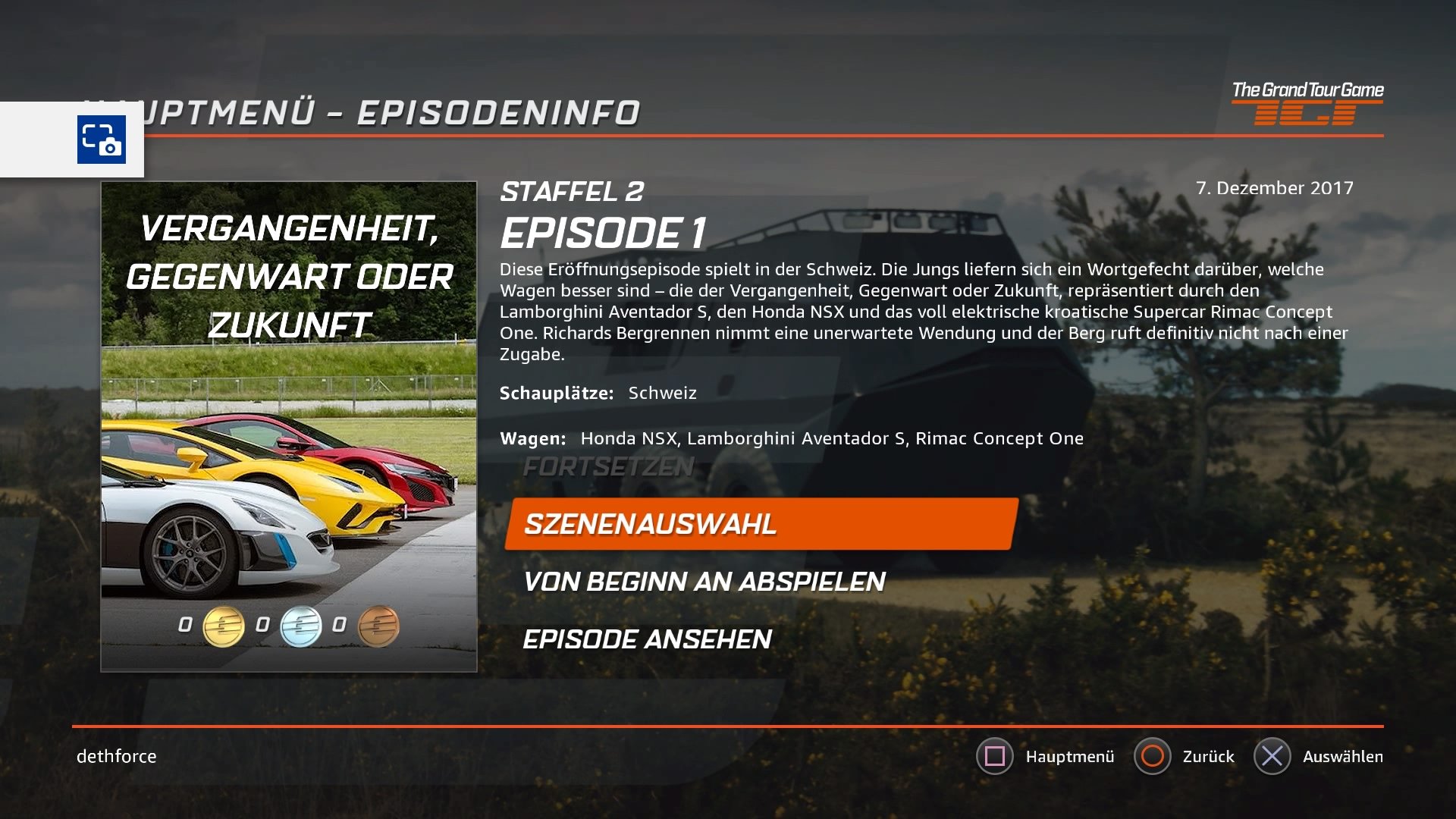The height and width of the screenshot is (819, 1456).
Task: Click the silver medal icon
Action: point(300,627)
